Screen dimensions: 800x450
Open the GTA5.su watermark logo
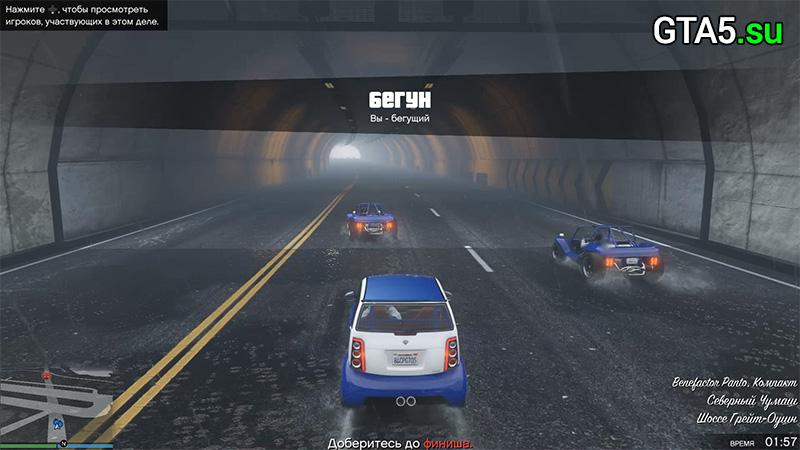click(719, 30)
